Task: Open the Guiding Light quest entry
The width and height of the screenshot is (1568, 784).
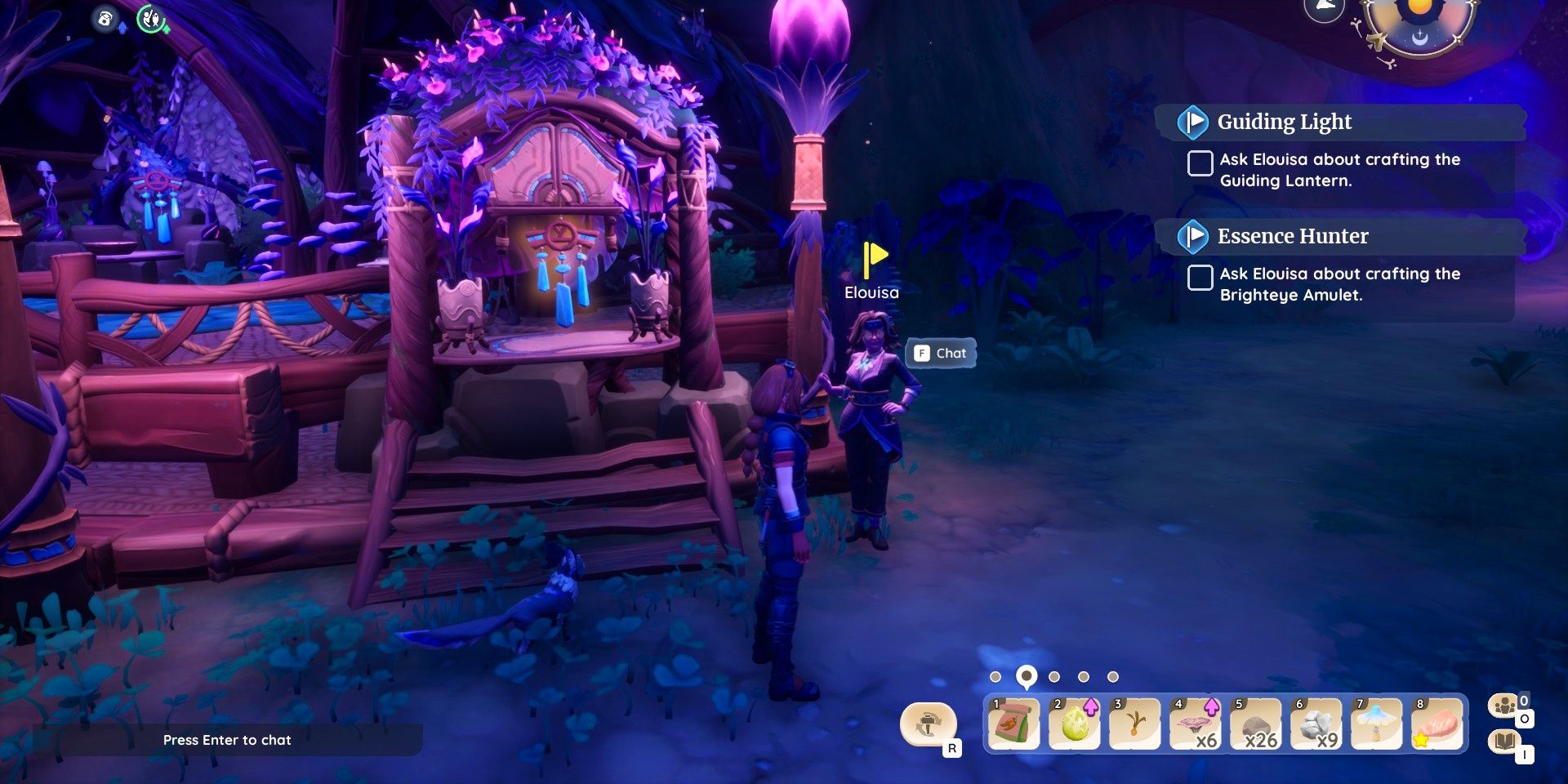Action: tap(1284, 122)
